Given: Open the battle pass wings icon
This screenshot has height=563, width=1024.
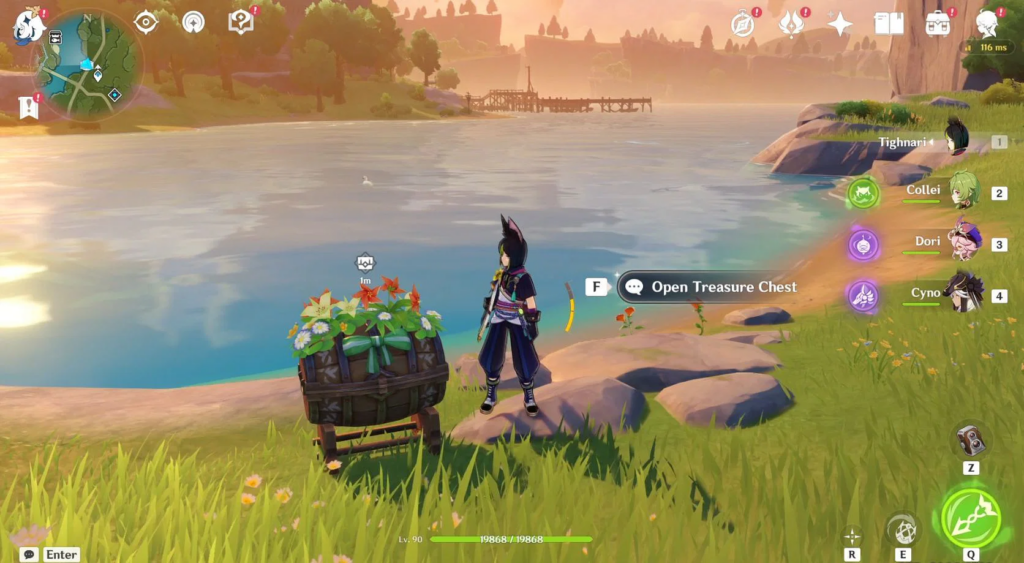Looking at the screenshot, I should click(x=792, y=24).
